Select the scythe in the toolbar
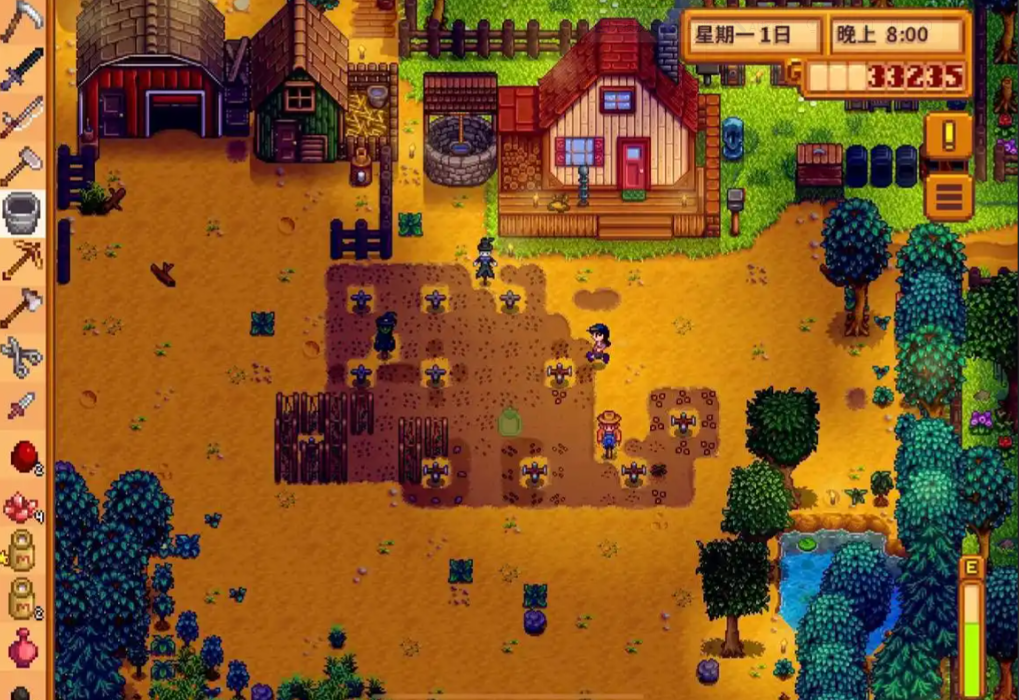This screenshot has width=1019, height=700. click(x=21, y=20)
